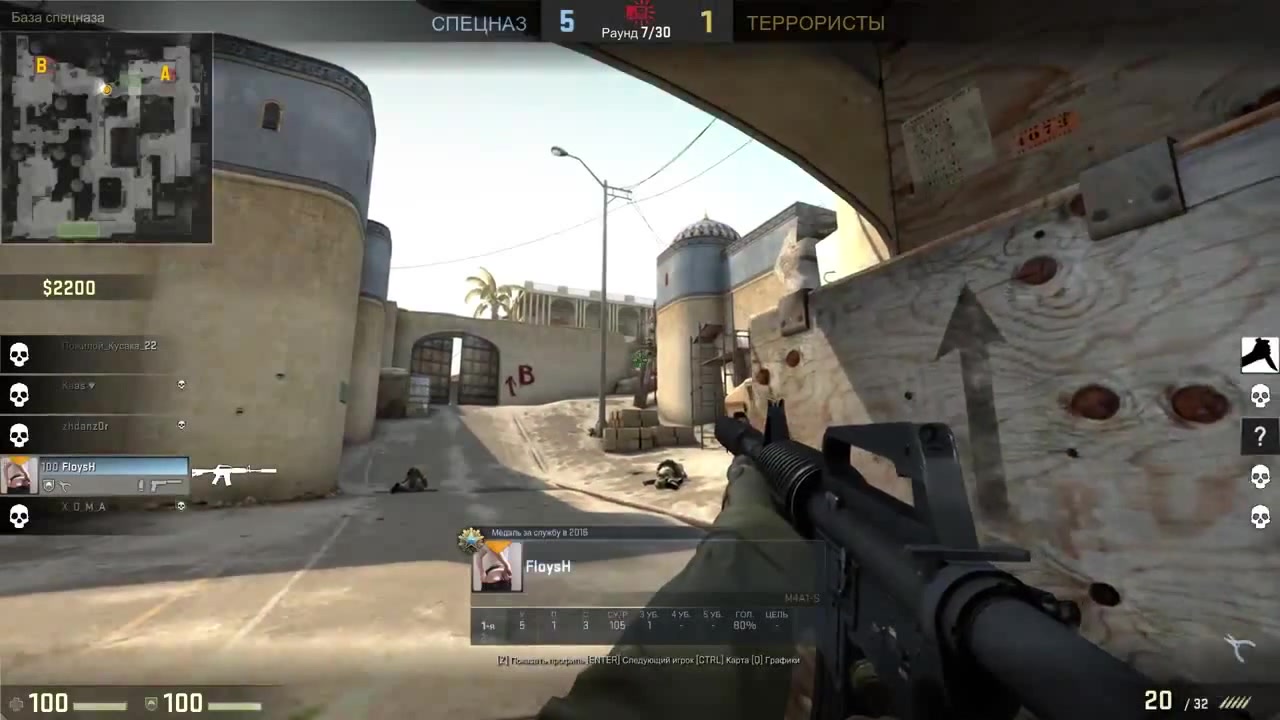Viewport: 1280px width, 720px height.
Task: Select the СПЕЦНАЗ team label in the scoreboard
Action: point(478,23)
